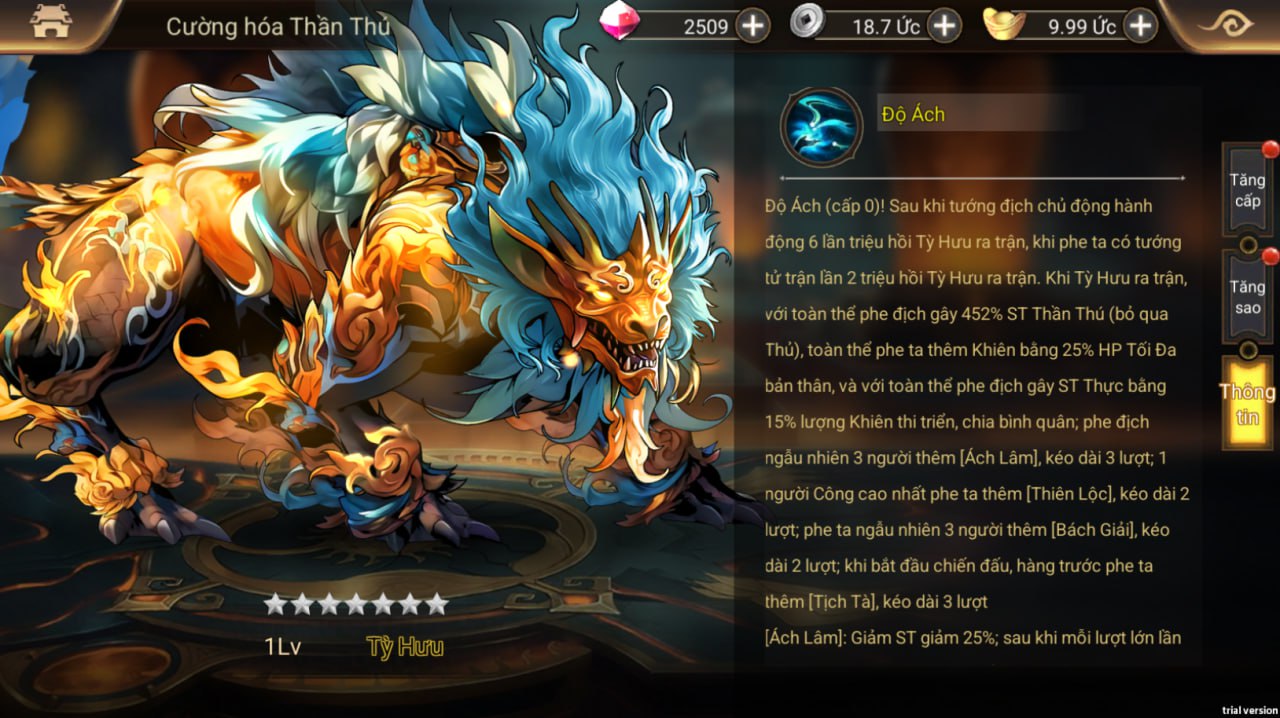Add more silver coins with plus button
The width and height of the screenshot is (1280, 718).
point(944,26)
